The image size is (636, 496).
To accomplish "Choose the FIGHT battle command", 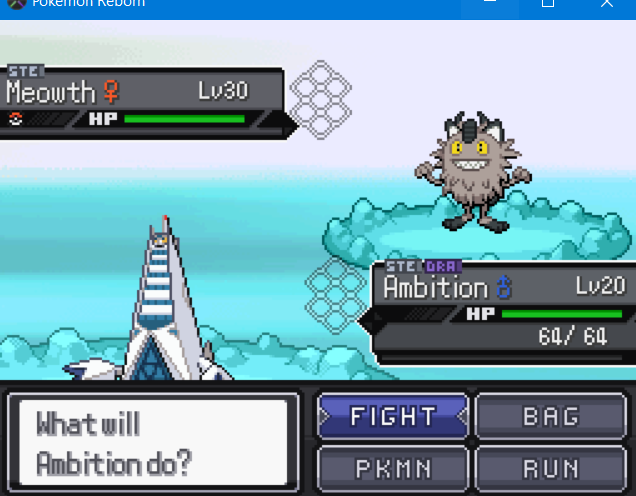I will [393, 416].
